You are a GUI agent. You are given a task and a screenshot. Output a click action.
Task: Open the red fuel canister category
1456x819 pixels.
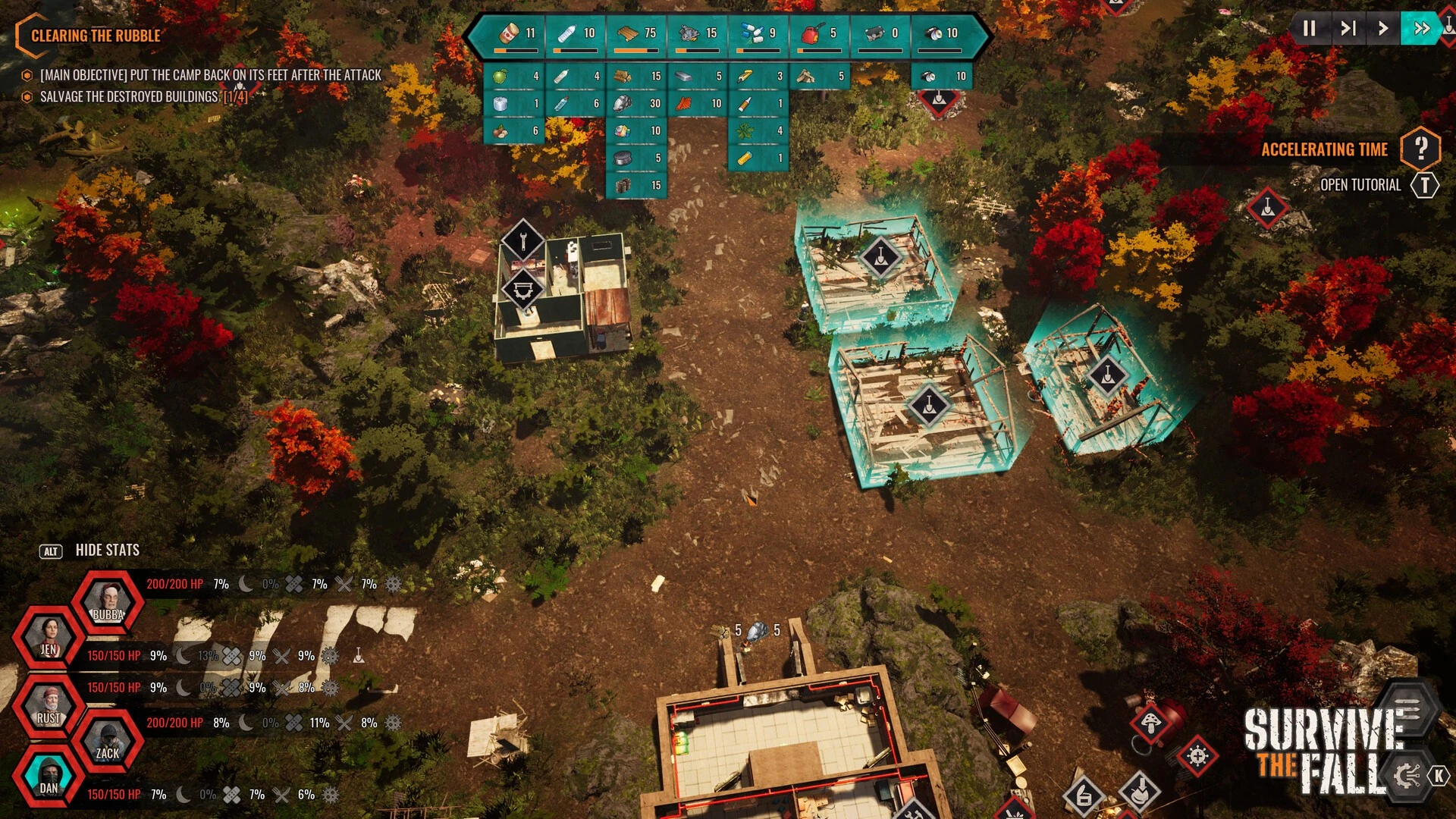tap(818, 34)
